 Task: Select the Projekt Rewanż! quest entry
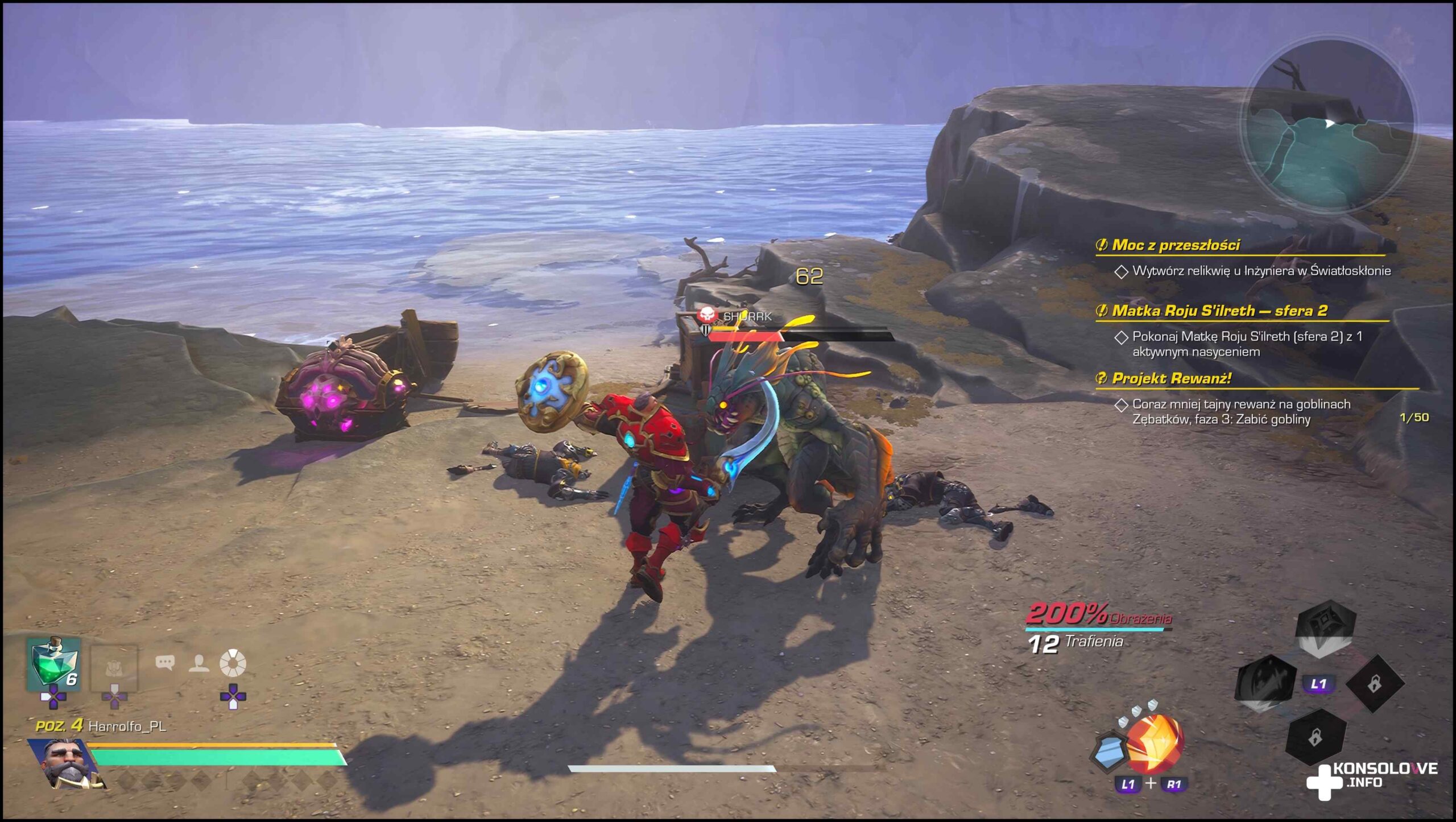pyautogui.click(x=1172, y=378)
